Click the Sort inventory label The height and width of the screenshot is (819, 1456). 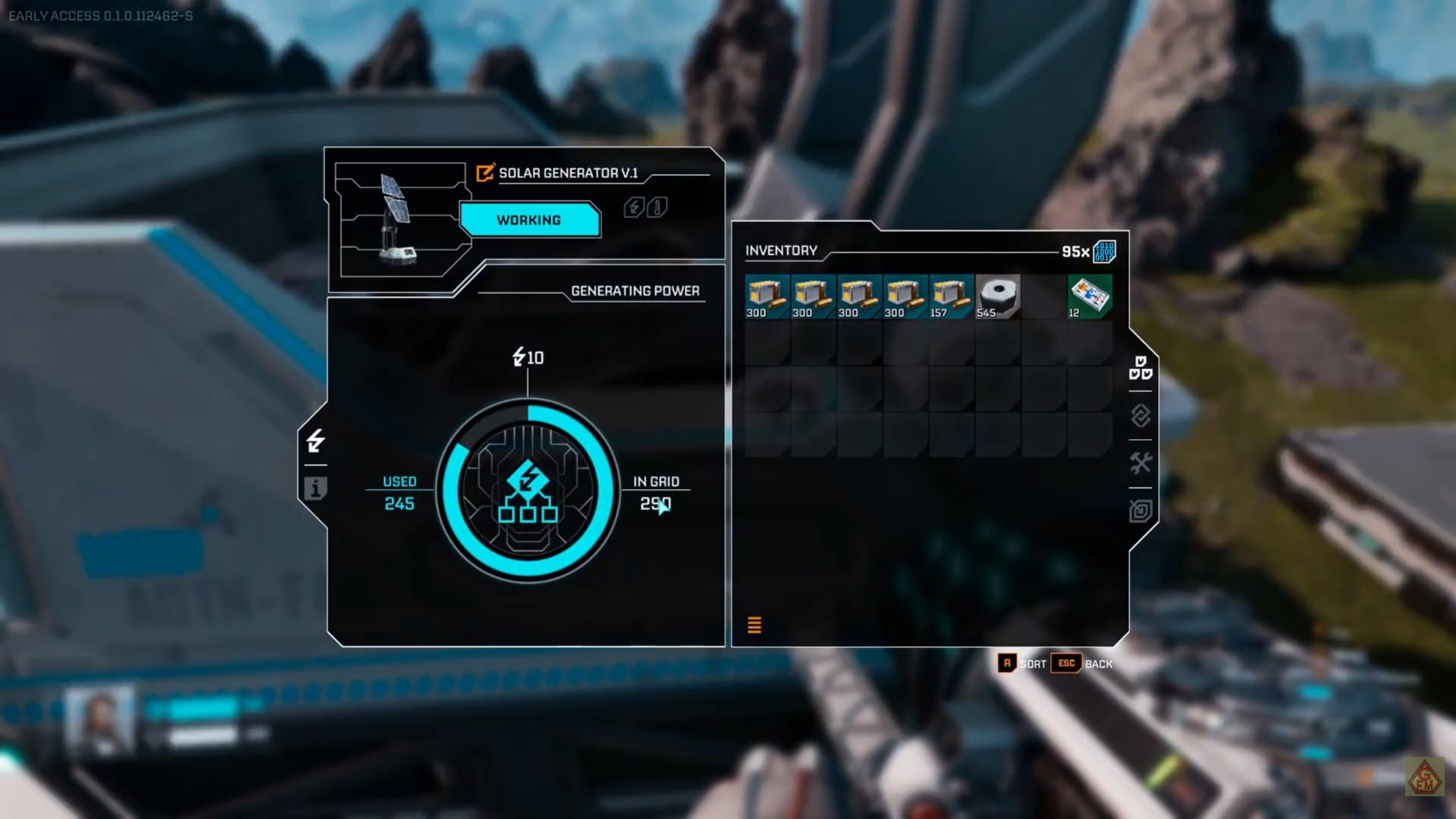point(1032,664)
